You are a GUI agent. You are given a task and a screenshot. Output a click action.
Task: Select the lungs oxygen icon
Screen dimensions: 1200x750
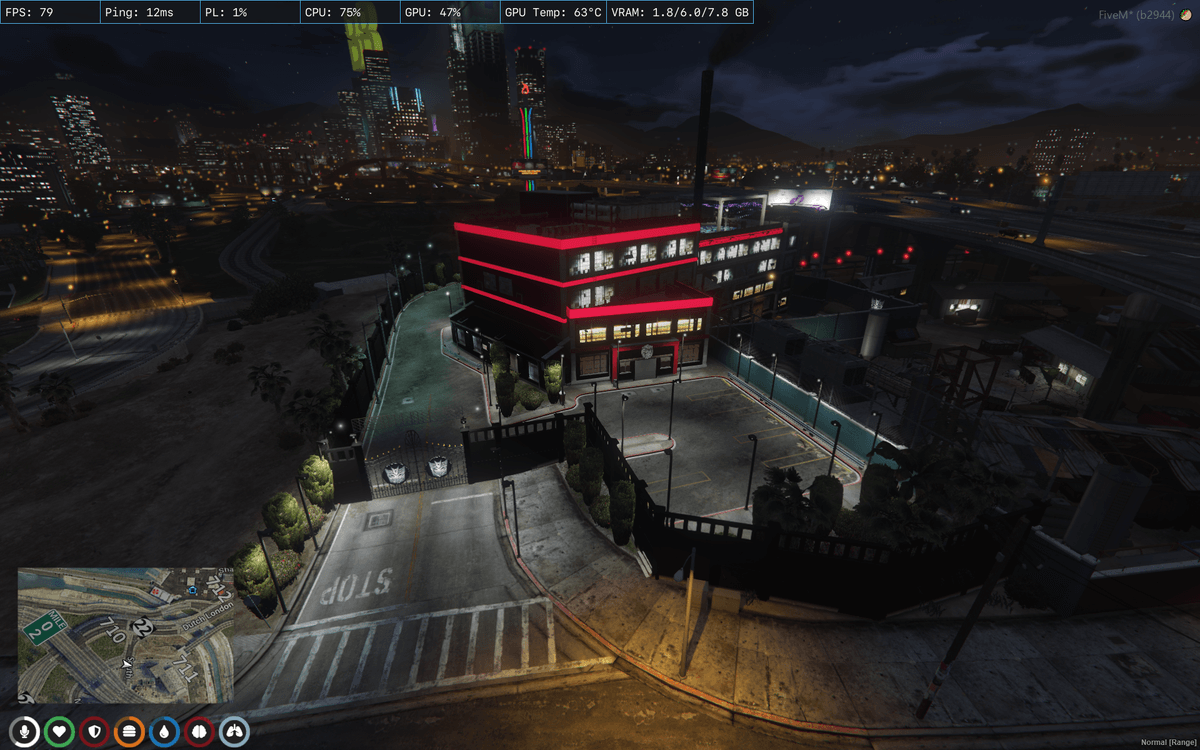point(234,732)
